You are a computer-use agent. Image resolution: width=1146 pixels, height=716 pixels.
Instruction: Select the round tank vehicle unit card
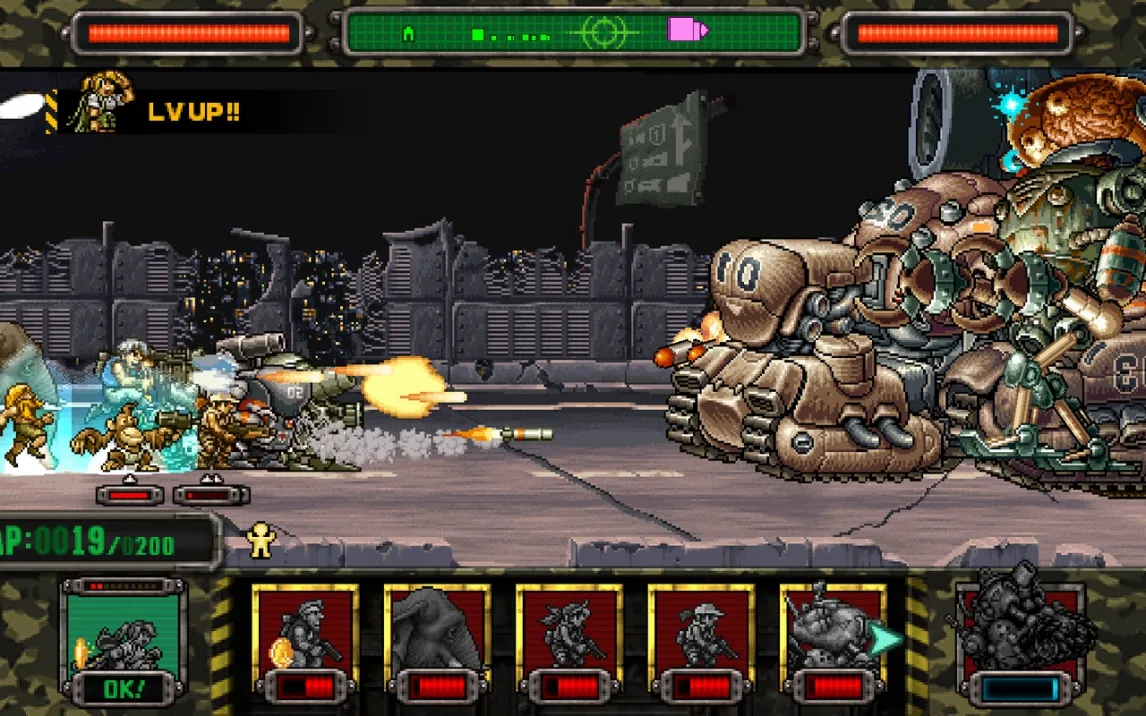tap(827, 638)
